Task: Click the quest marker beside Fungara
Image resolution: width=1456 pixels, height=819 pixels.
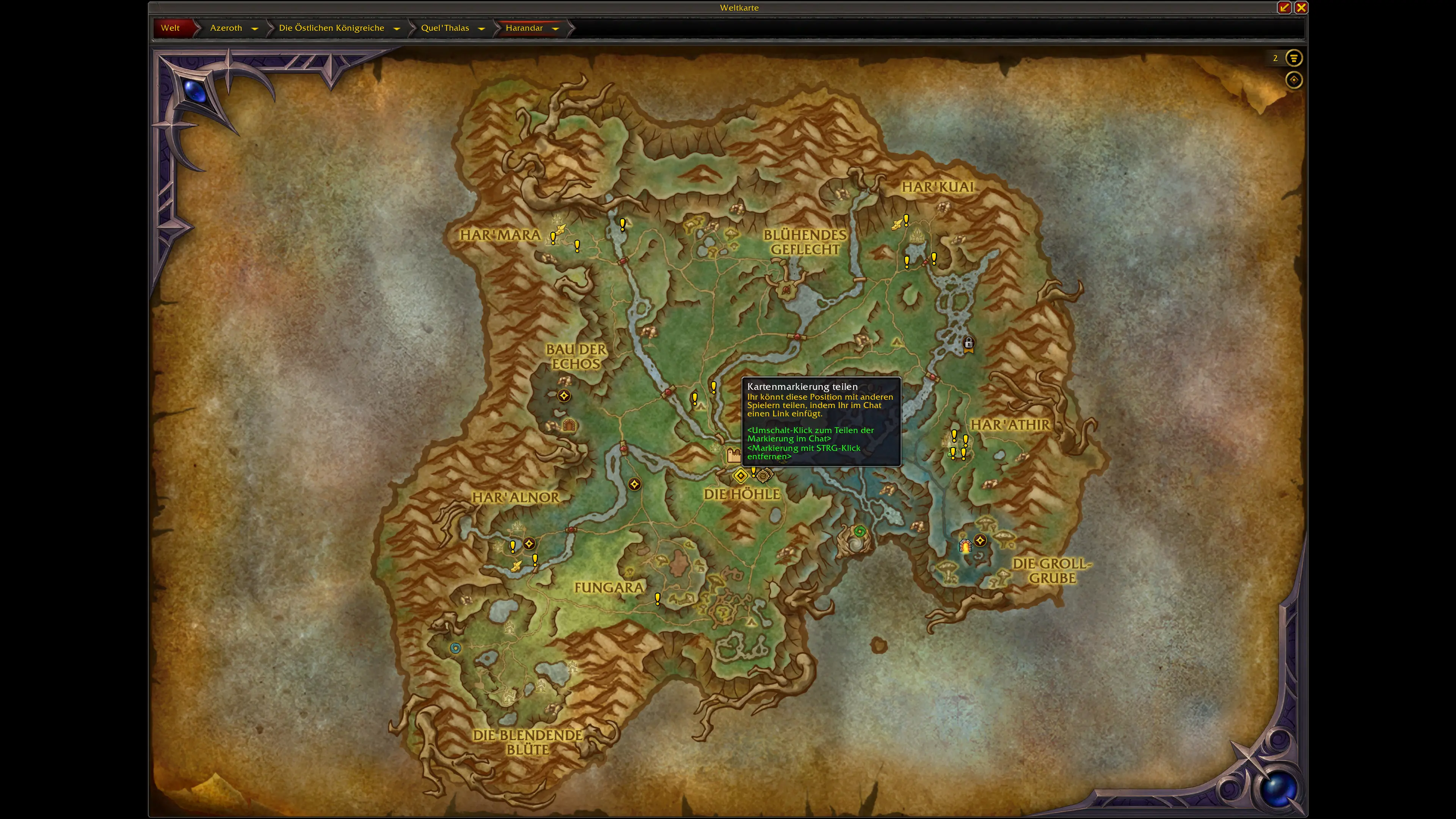Action: (657, 599)
